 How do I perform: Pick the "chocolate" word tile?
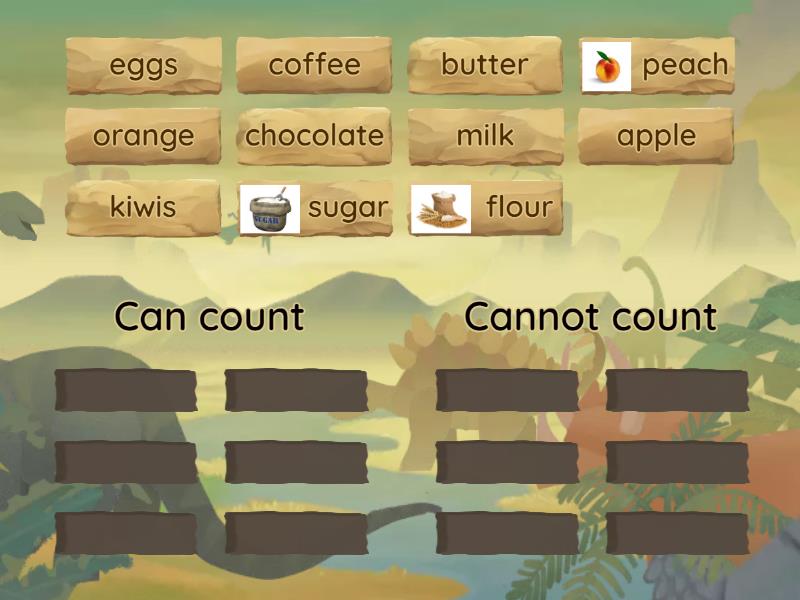click(x=314, y=137)
